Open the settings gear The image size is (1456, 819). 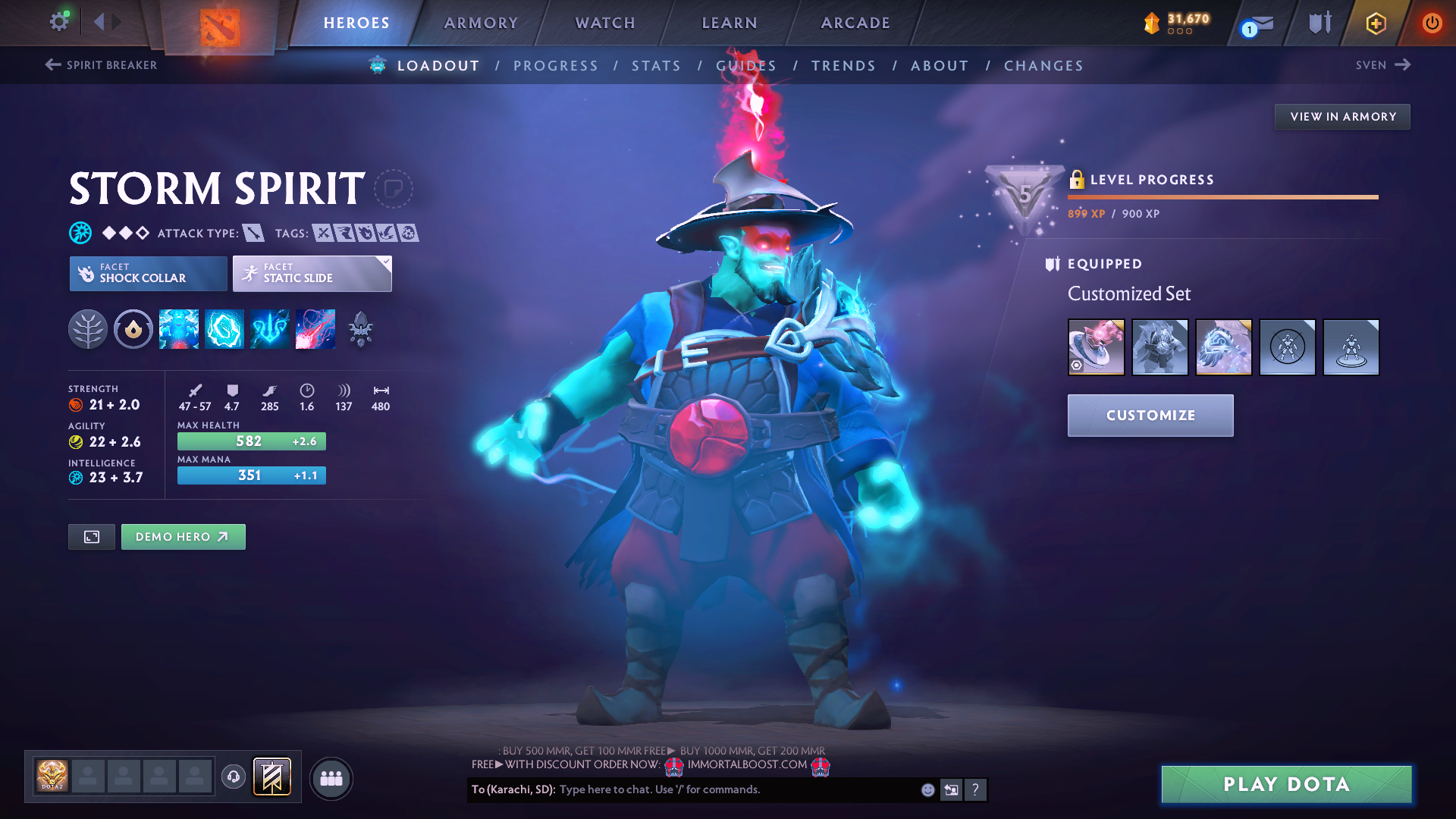click(x=58, y=21)
